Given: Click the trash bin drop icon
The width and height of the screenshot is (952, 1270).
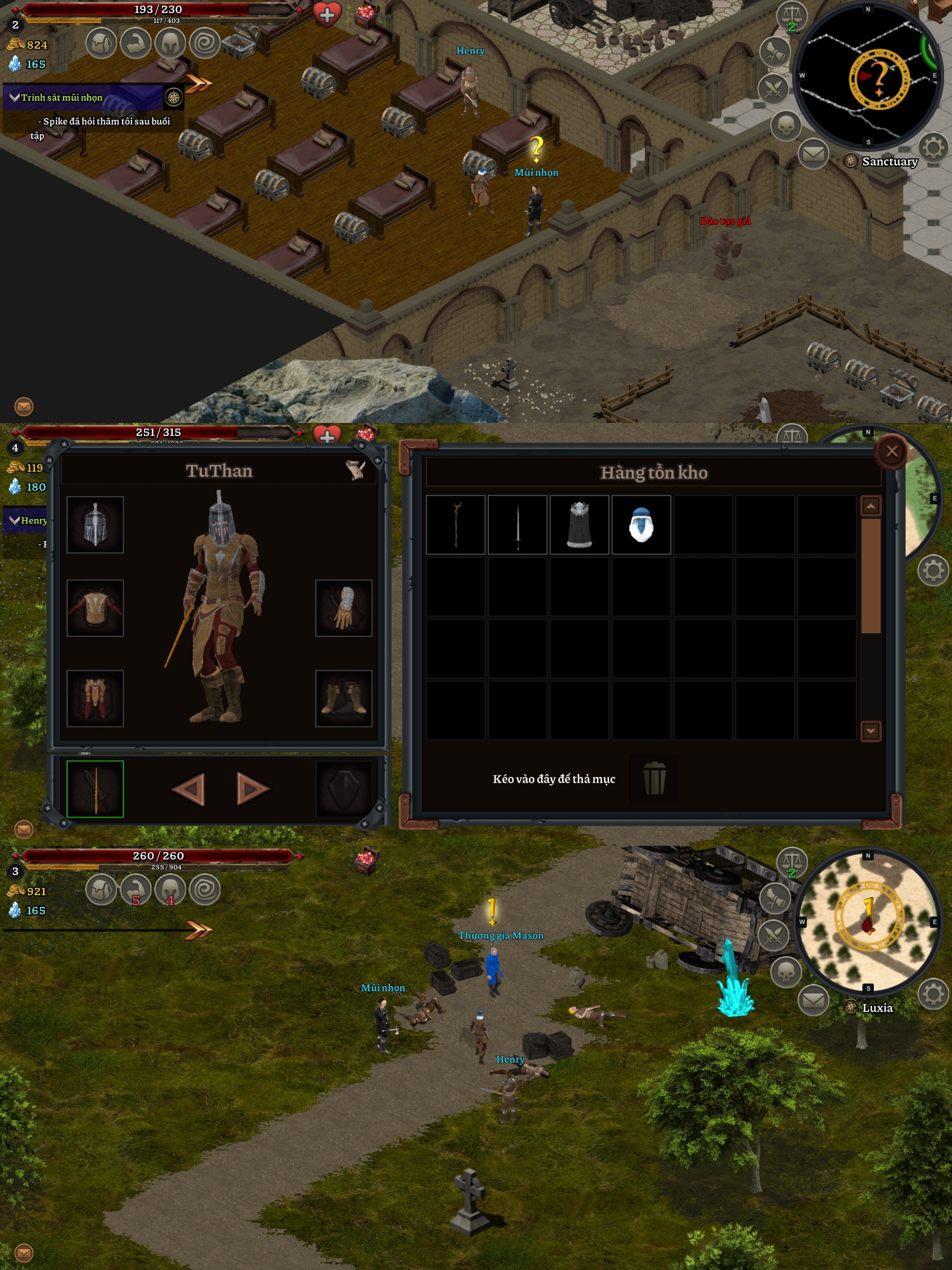Looking at the screenshot, I should [x=654, y=778].
